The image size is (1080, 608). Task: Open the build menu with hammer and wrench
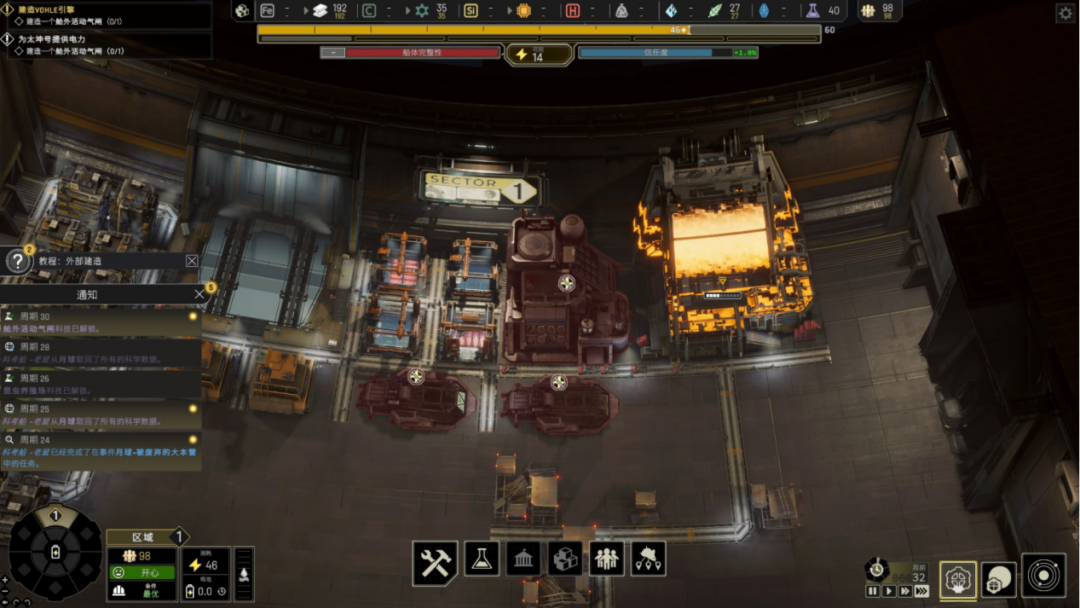[x=435, y=563]
